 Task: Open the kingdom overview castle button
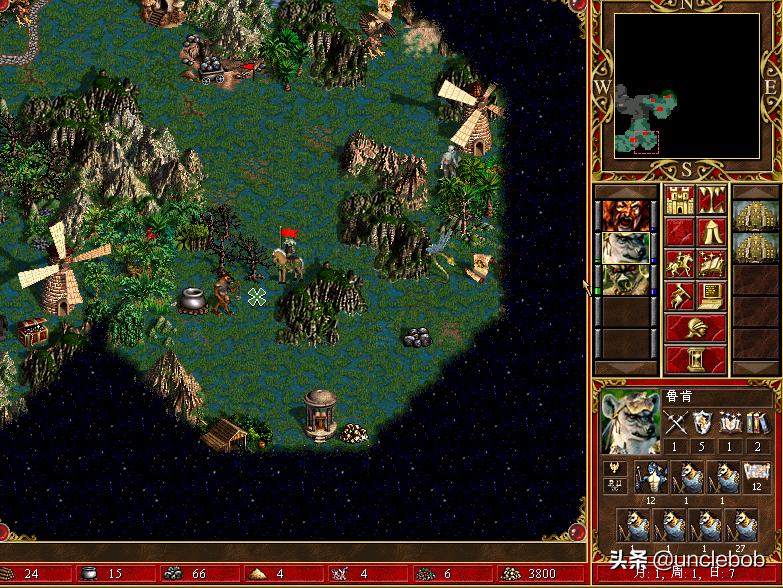pyautogui.click(x=680, y=200)
